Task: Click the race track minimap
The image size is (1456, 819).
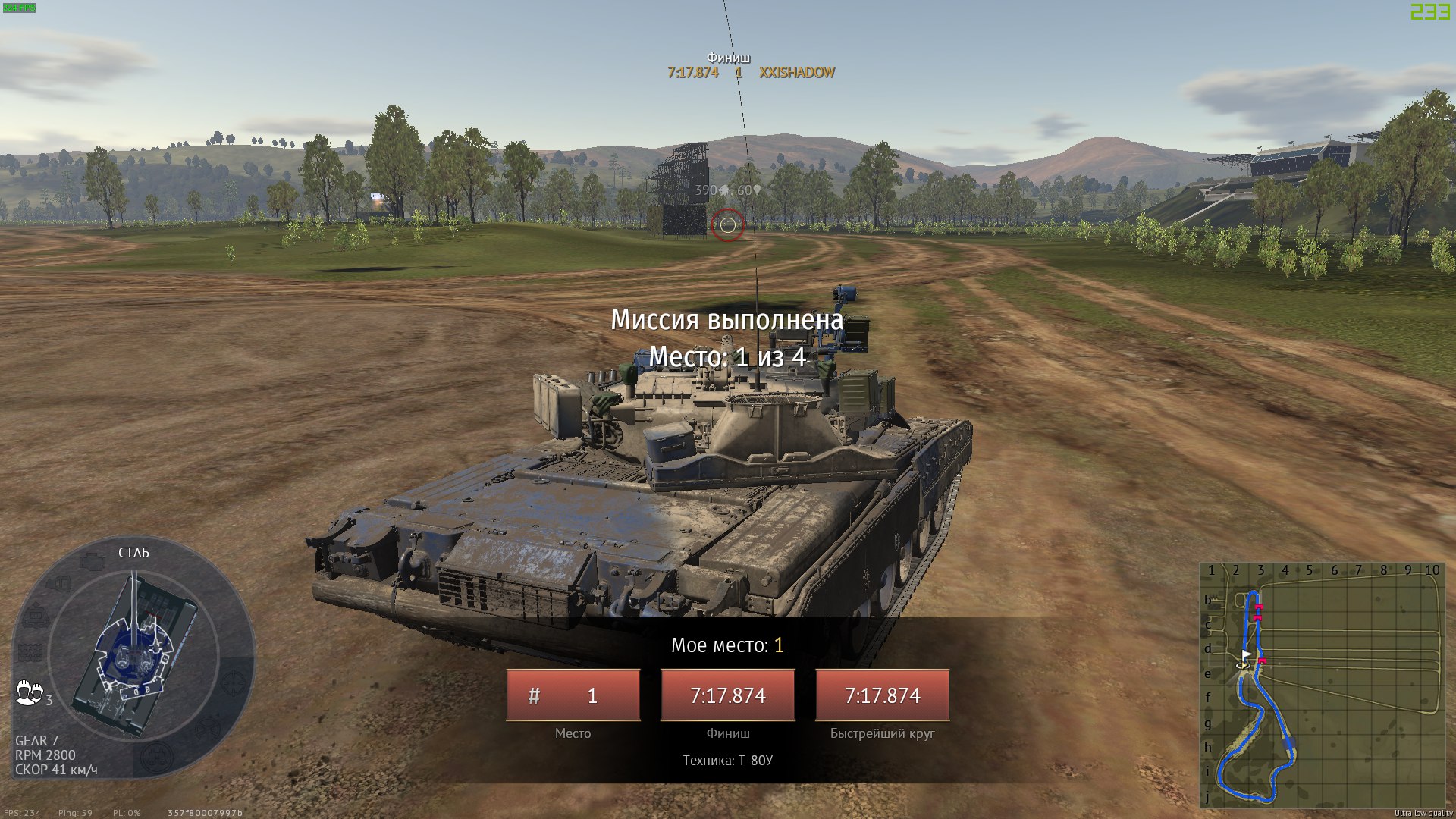Action: [1320, 685]
